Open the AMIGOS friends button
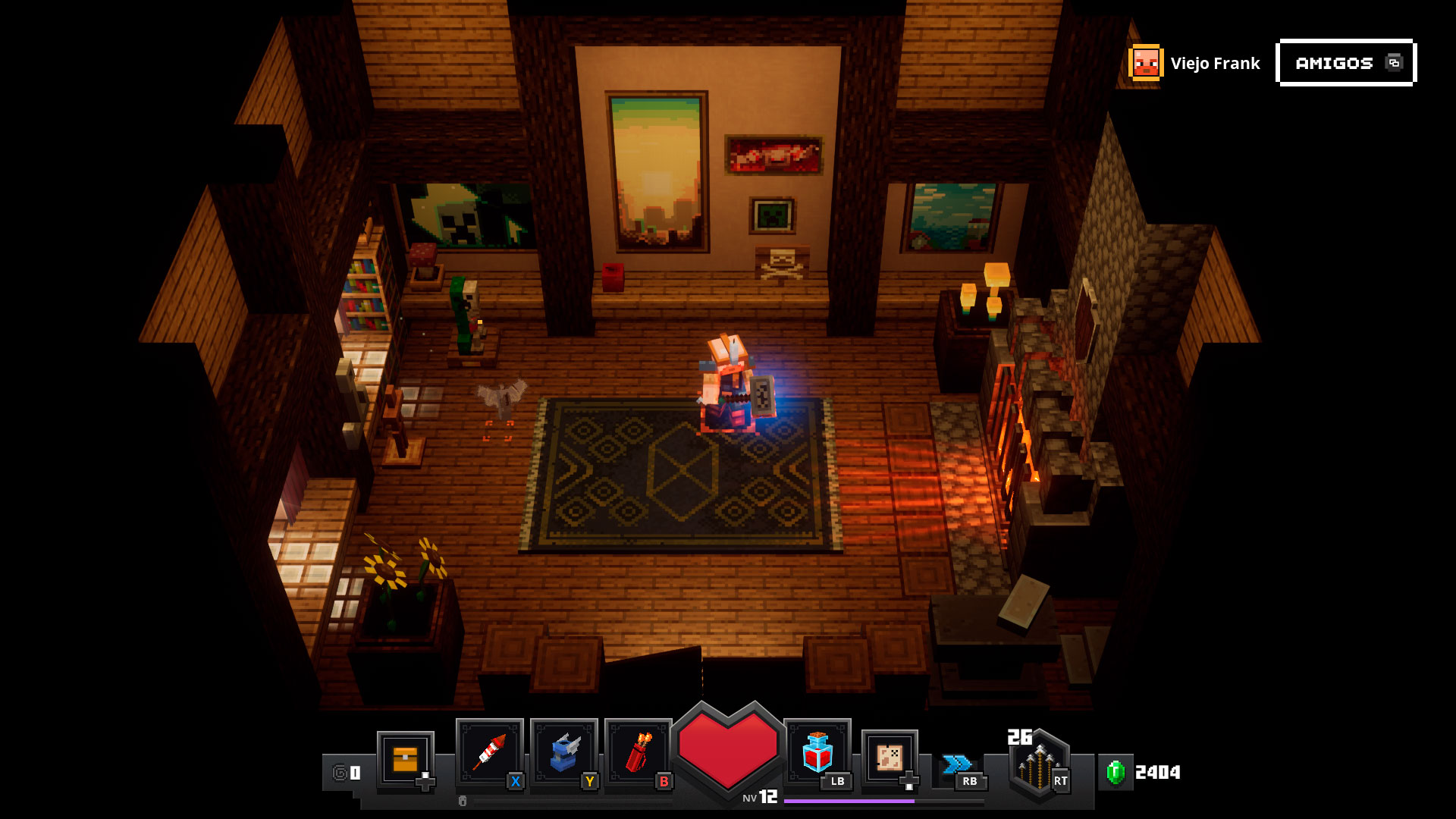The width and height of the screenshot is (1456, 819). point(1346,63)
